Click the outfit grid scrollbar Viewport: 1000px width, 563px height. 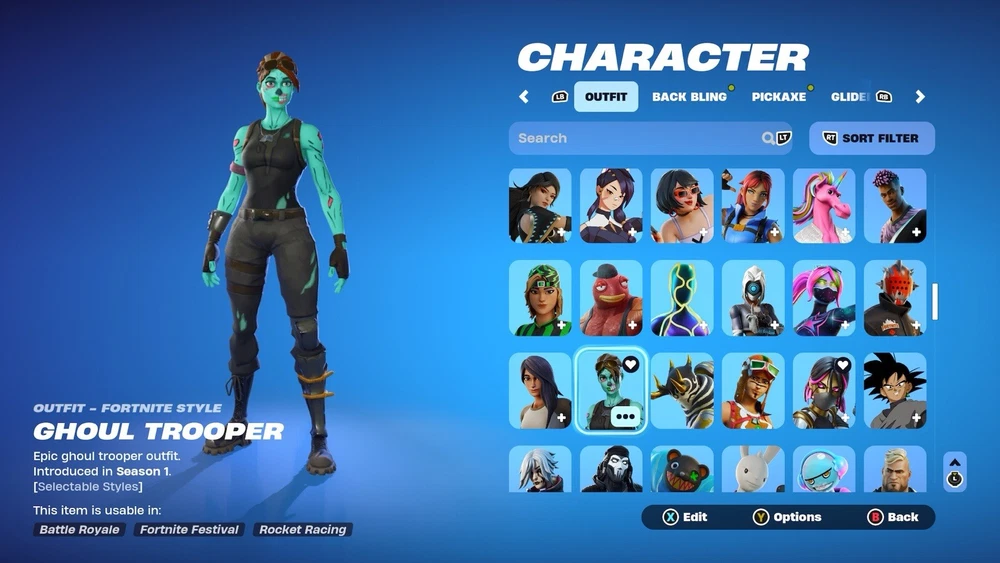(935, 301)
